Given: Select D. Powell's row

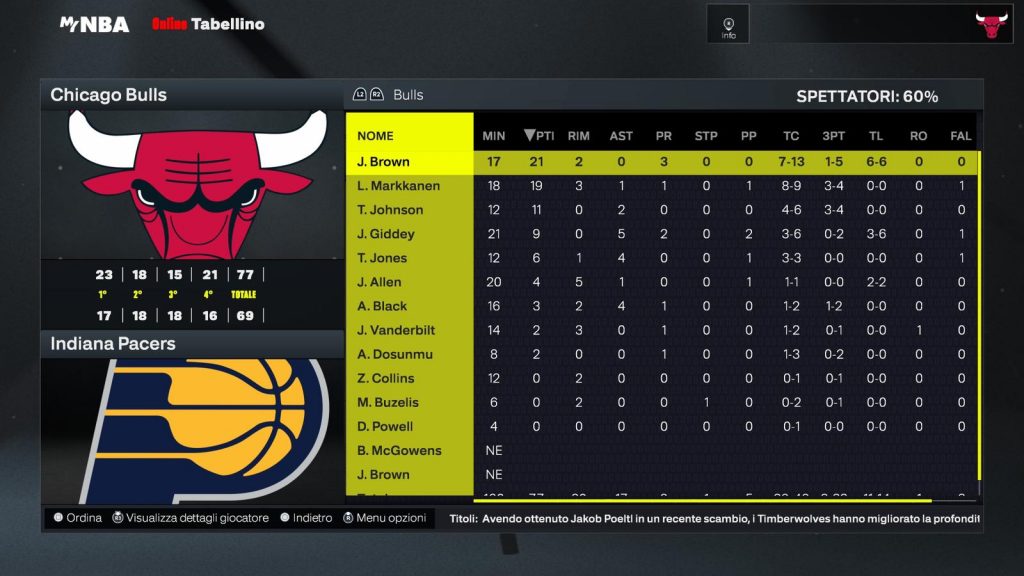Looking at the screenshot, I should pyautogui.click(x=385, y=426).
